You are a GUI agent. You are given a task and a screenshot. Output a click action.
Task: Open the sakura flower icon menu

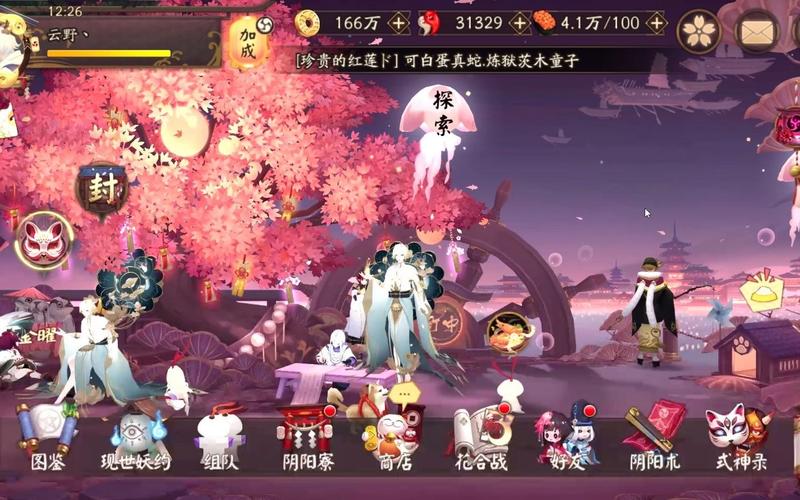[699, 31]
